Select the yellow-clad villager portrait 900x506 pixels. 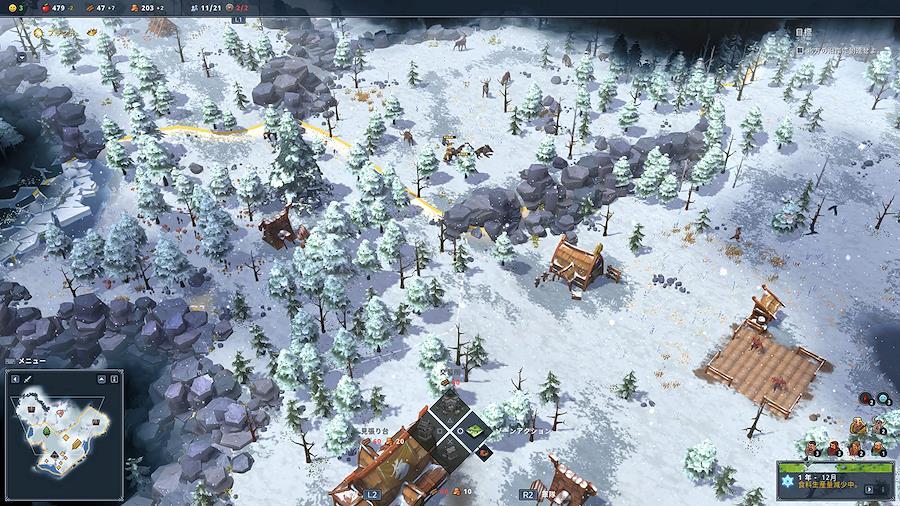857,427
